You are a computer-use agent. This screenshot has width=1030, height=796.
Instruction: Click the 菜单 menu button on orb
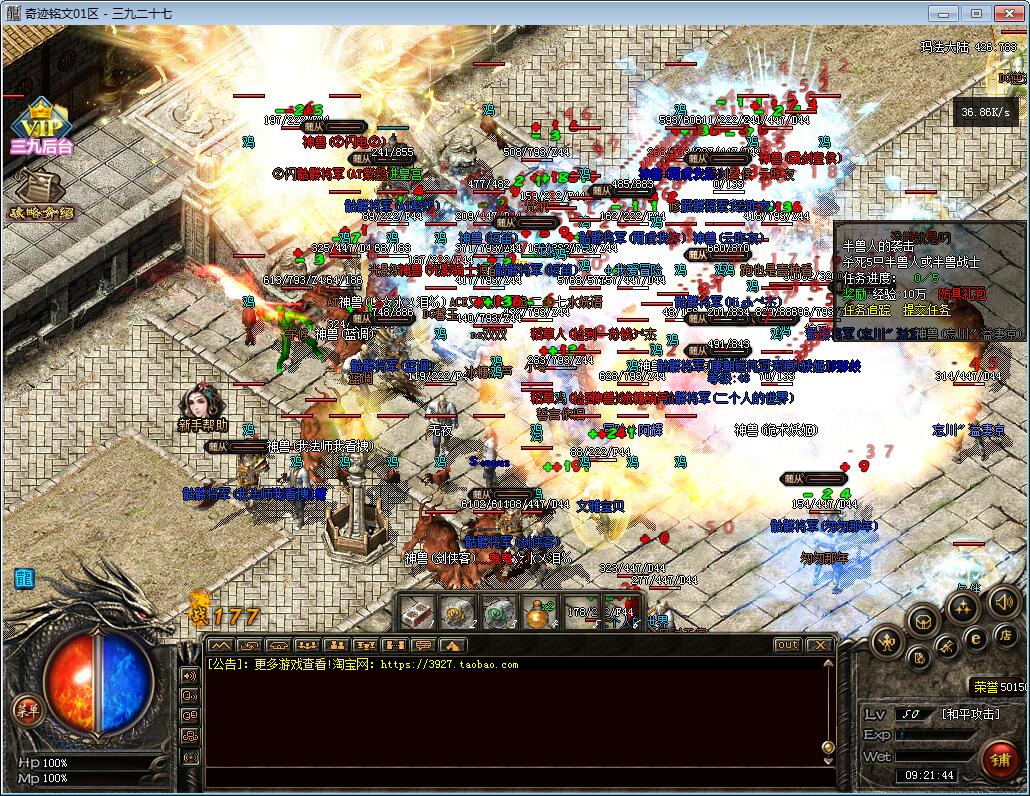[27, 710]
